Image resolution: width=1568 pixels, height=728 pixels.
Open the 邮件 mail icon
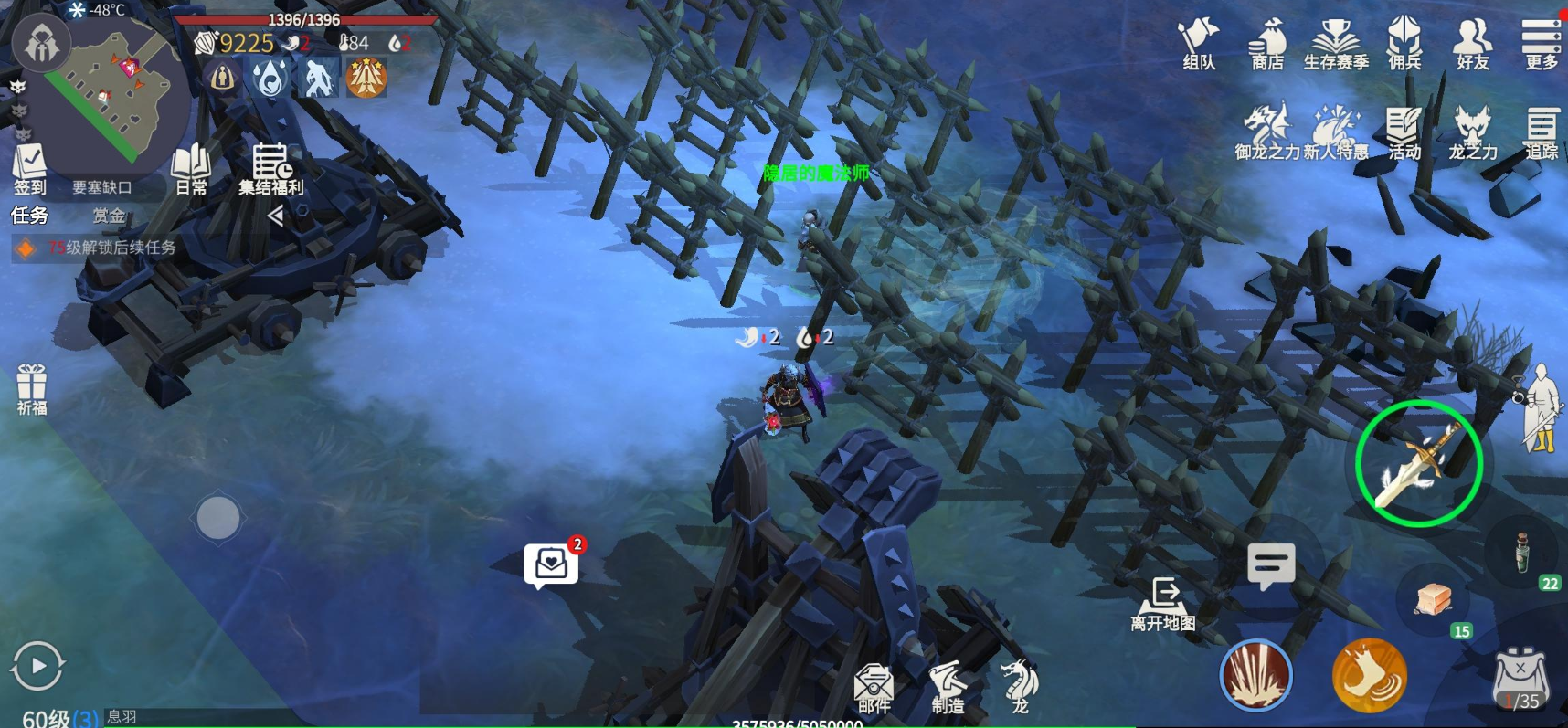874,688
